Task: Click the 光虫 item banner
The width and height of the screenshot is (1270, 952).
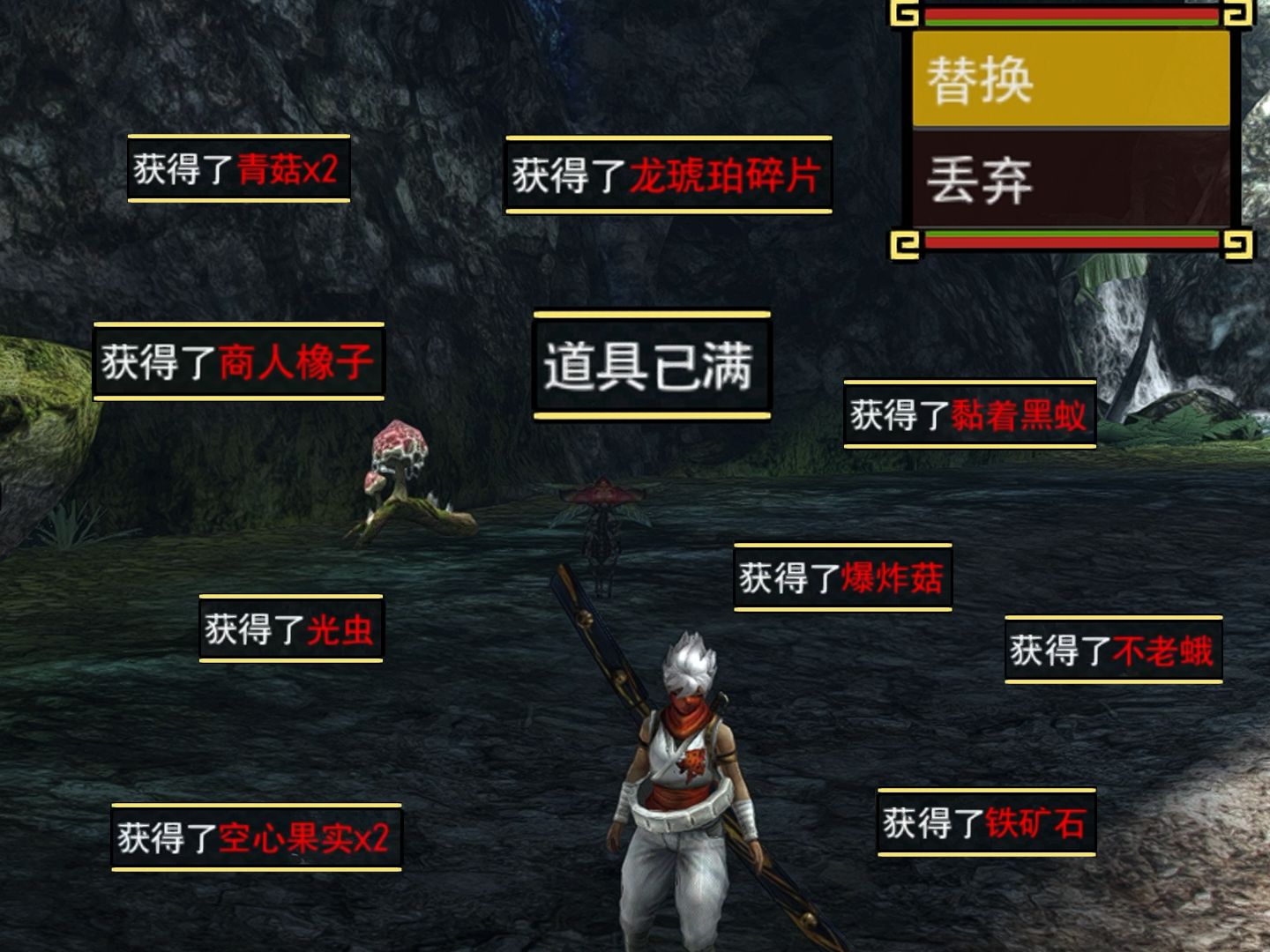Action: 291,628
